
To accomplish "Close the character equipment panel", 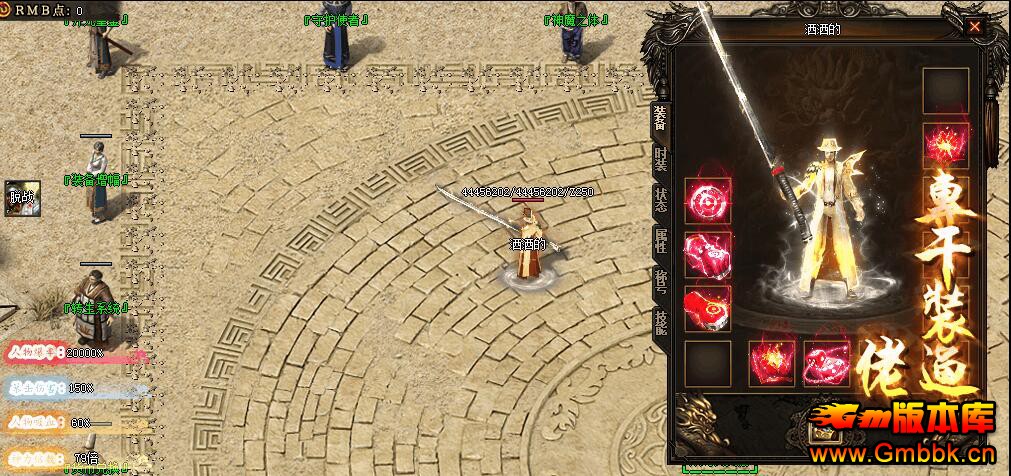I will click(974, 28).
